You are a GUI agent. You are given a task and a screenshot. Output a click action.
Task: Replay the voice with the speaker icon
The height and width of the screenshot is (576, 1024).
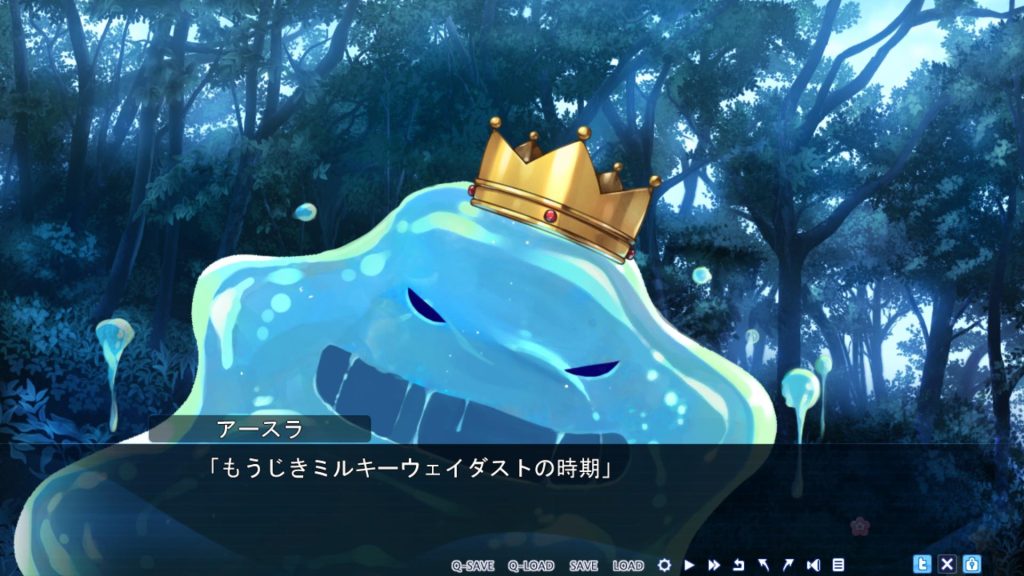coord(813,565)
